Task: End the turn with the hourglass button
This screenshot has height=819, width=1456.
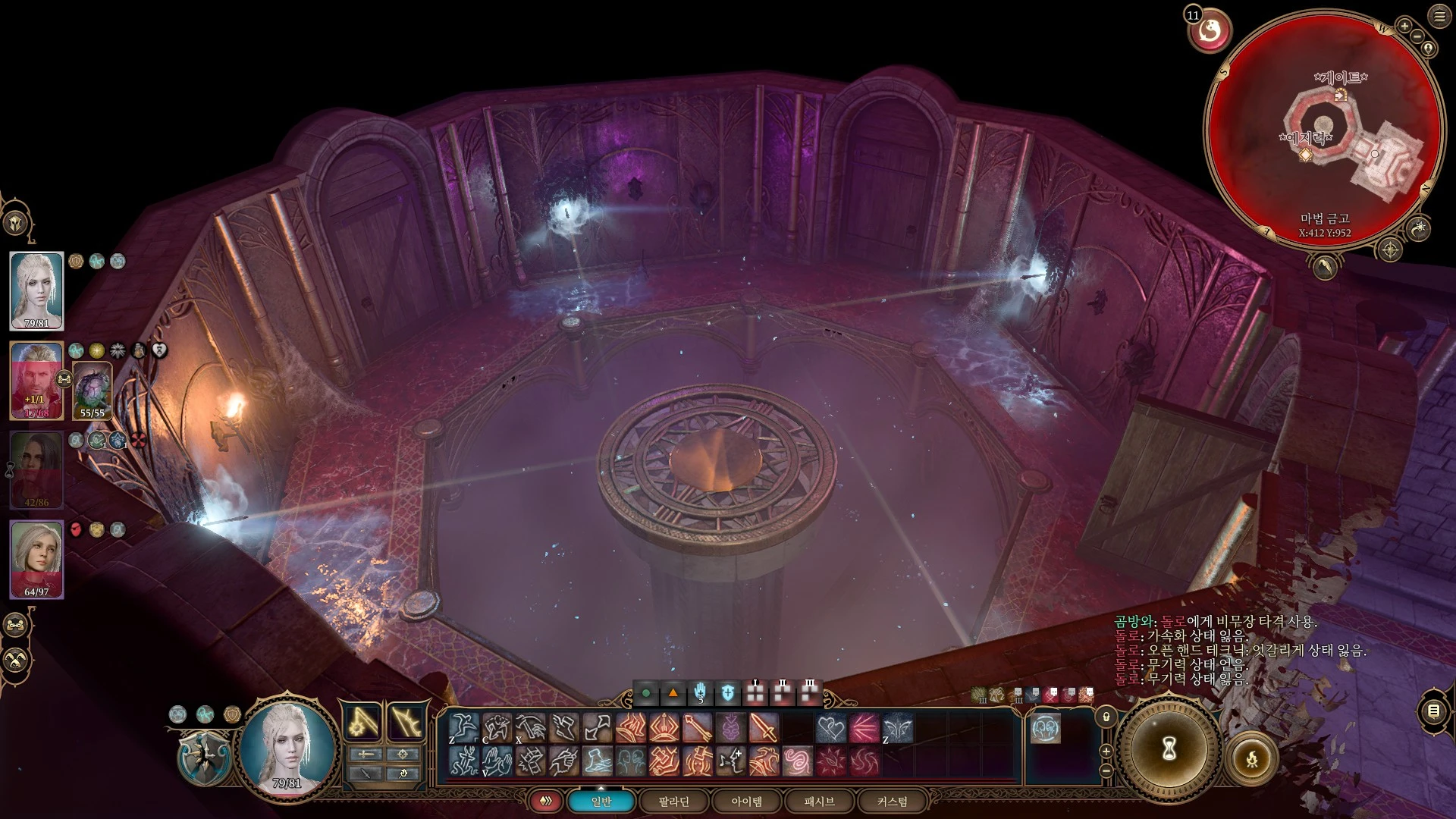Action: tap(1169, 748)
